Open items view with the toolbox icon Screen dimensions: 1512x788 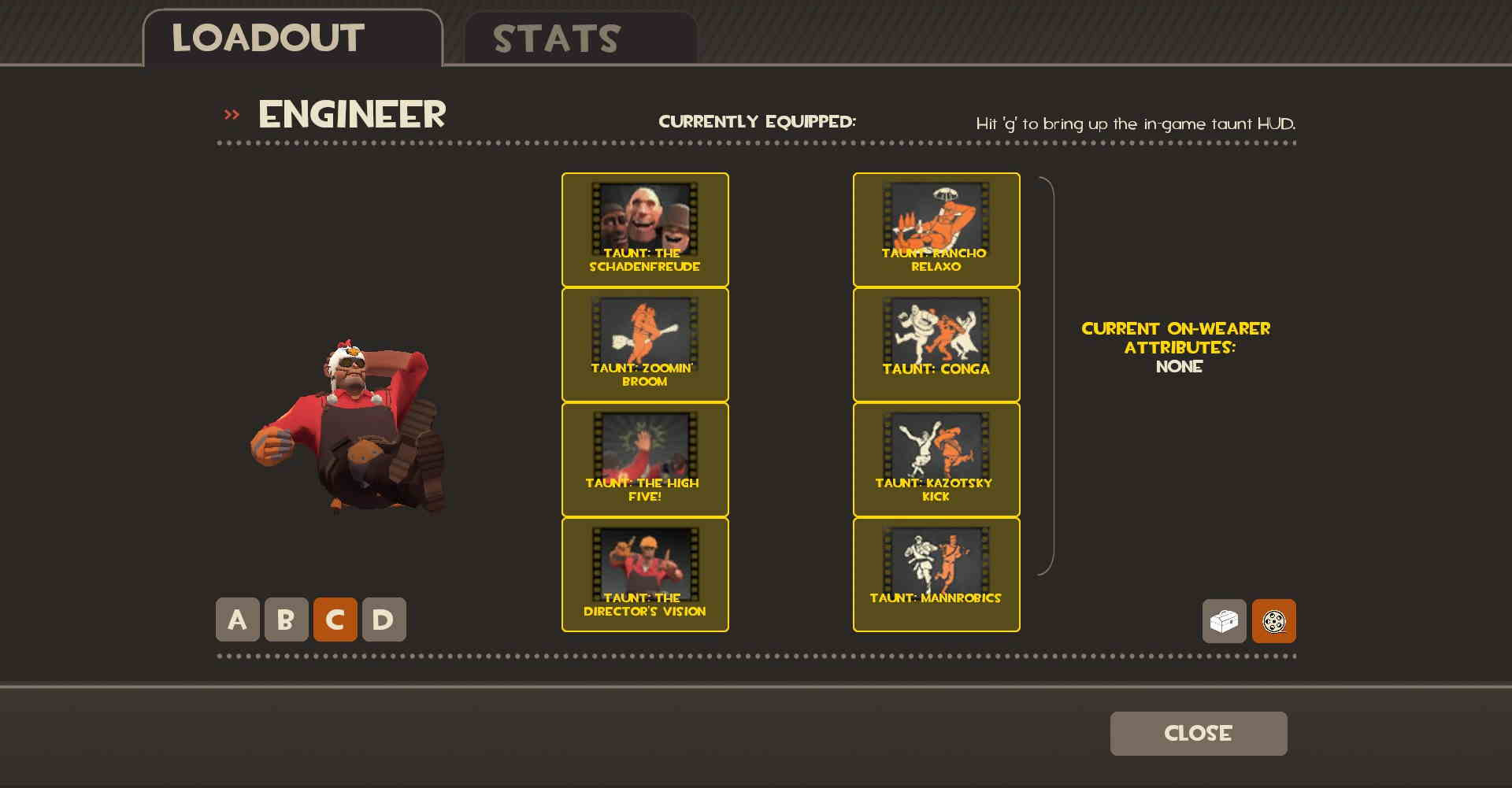tap(1225, 621)
